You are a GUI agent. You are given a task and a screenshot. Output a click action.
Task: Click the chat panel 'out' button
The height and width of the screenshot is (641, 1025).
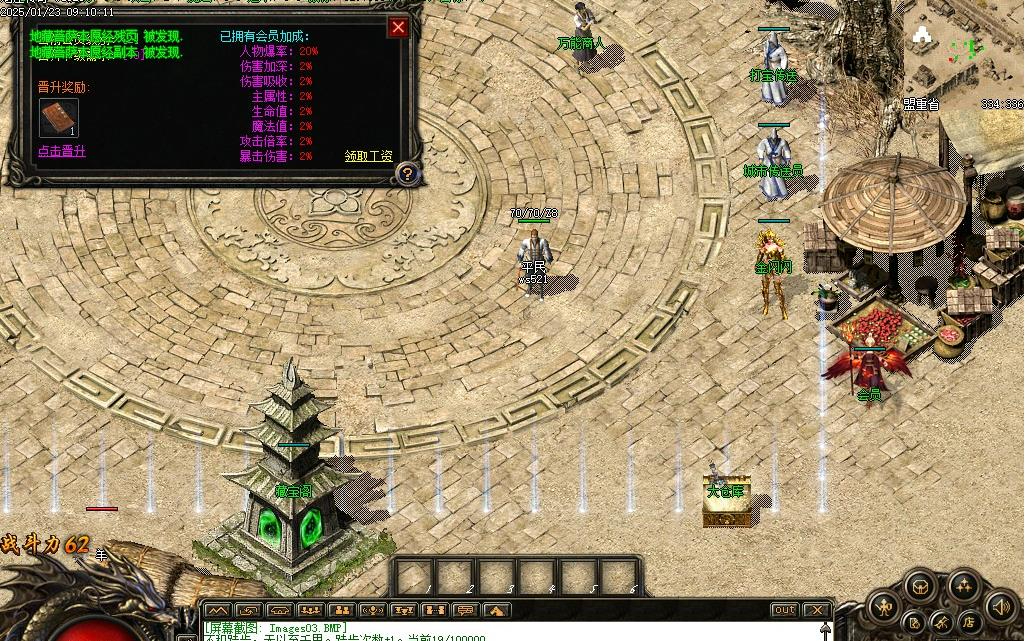pyautogui.click(x=785, y=610)
